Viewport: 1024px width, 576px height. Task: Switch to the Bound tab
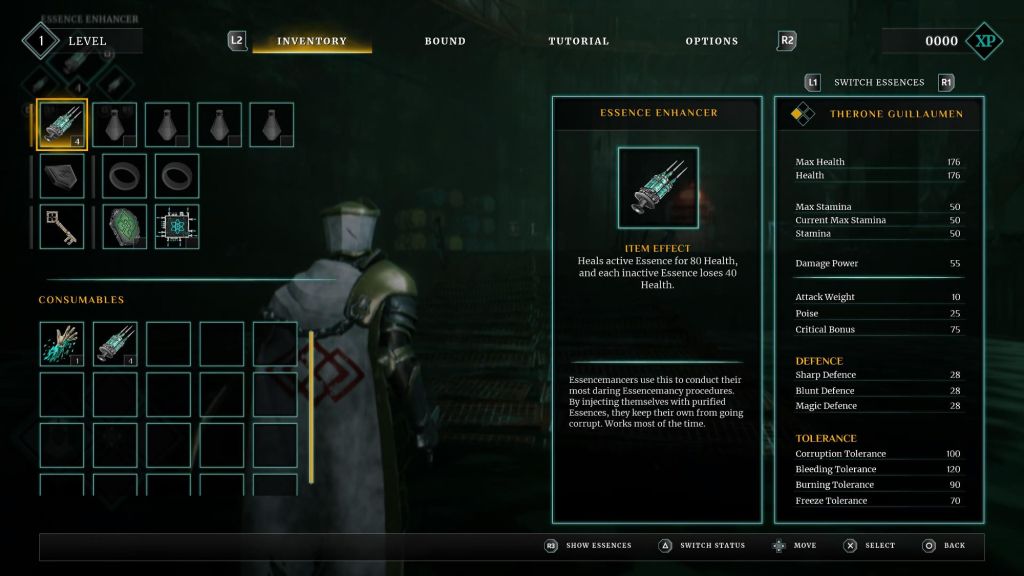[x=445, y=41]
